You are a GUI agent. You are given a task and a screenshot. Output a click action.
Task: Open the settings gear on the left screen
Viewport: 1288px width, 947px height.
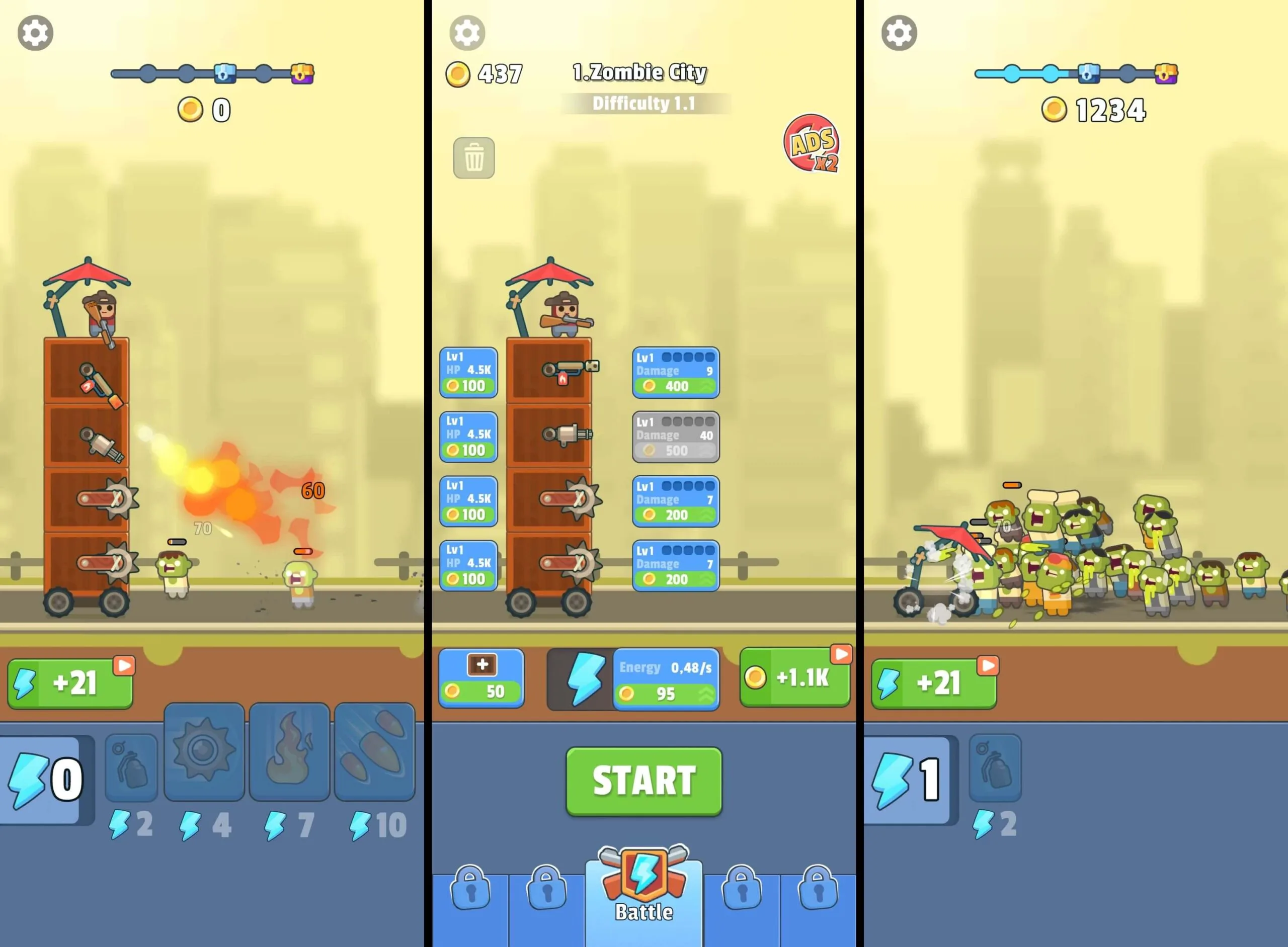pyautogui.click(x=36, y=33)
